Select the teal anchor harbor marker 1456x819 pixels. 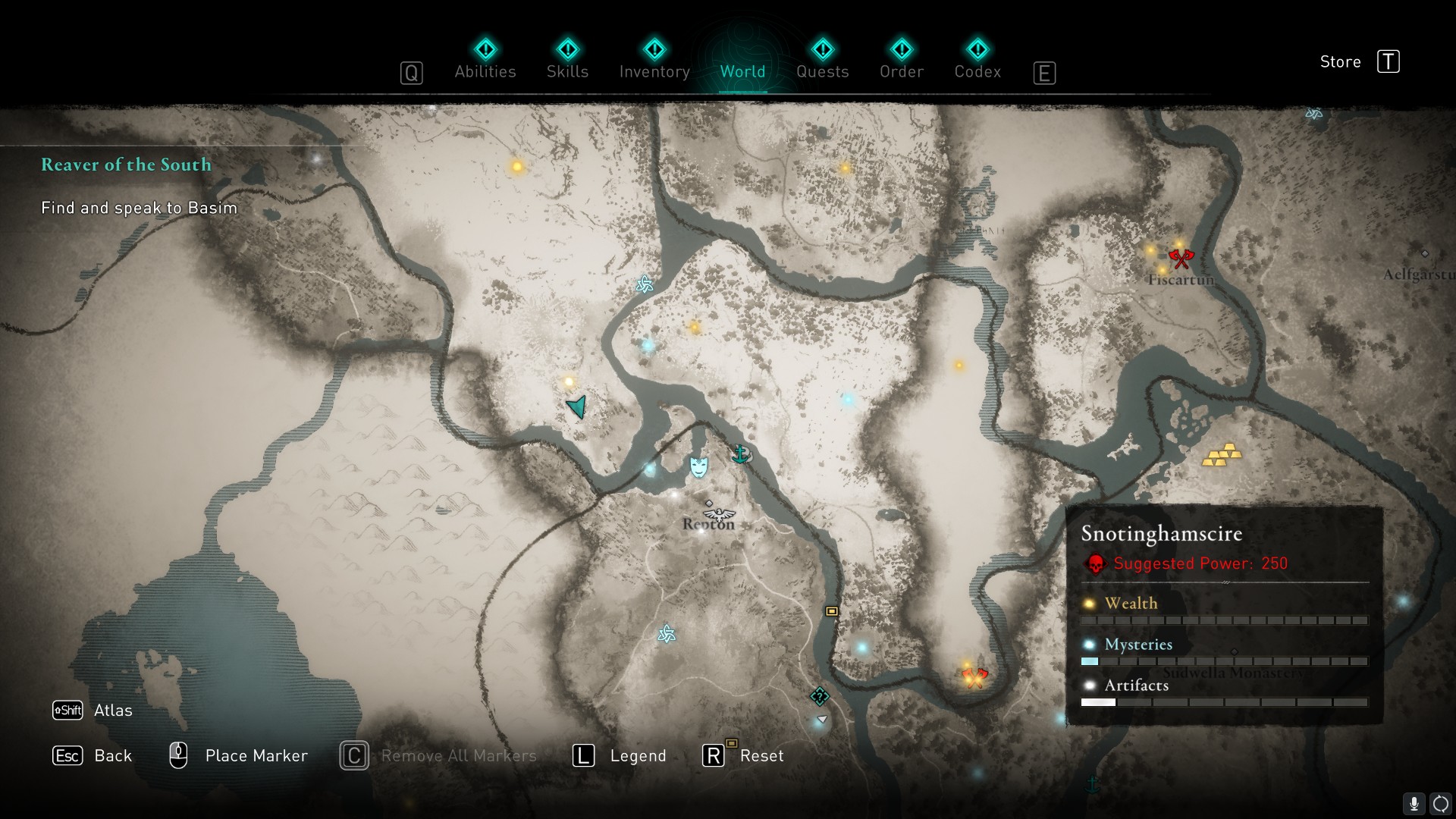tap(740, 454)
